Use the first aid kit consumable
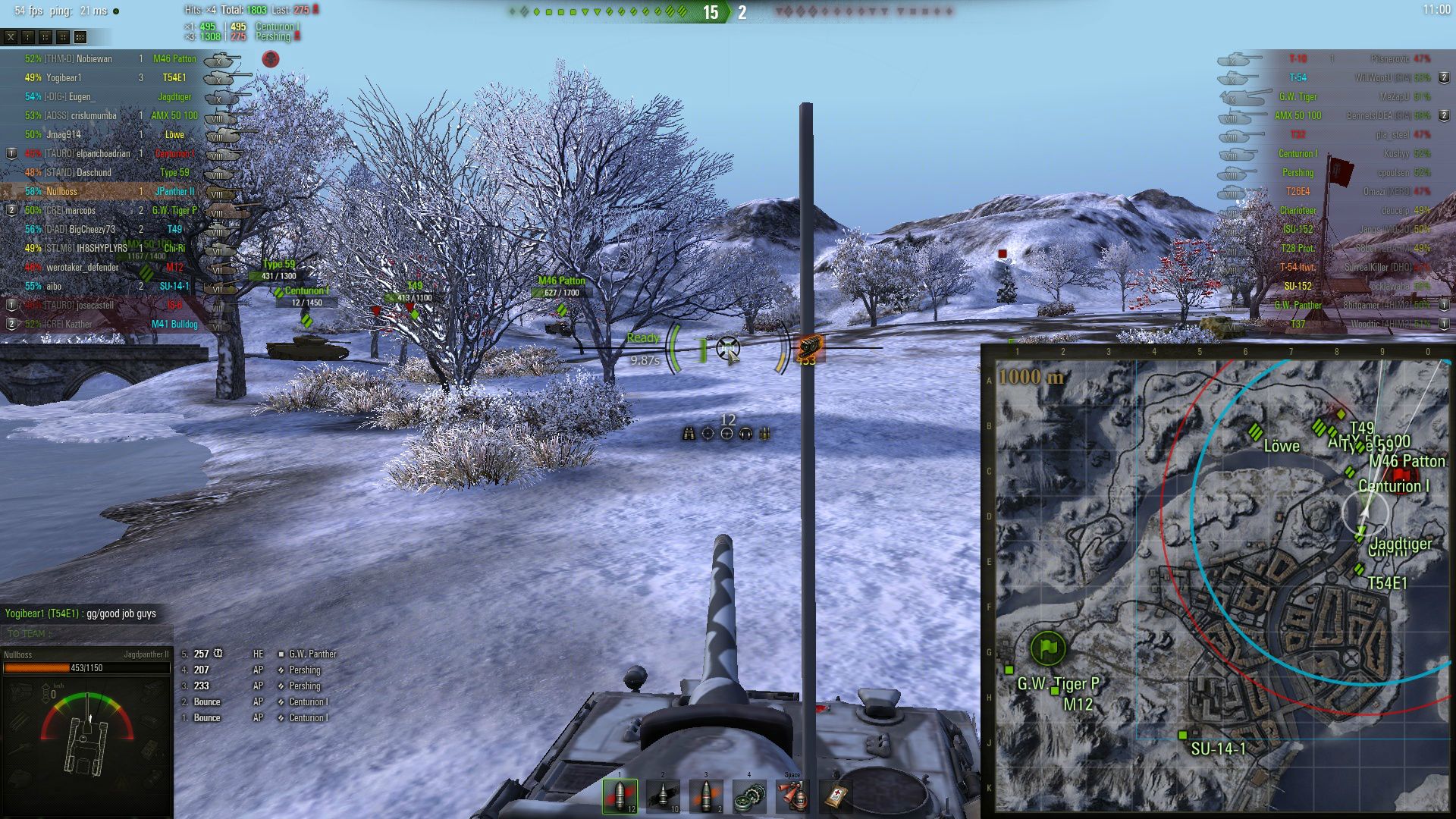This screenshot has width=1456, height=819. coord(836,795)
